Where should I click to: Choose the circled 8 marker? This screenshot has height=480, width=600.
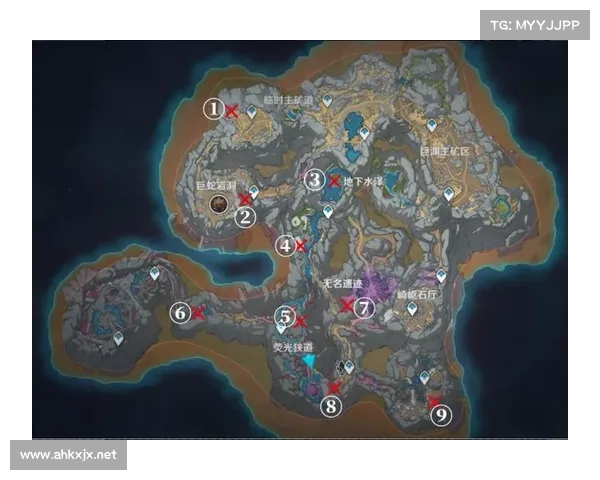[x=331, y=406]
